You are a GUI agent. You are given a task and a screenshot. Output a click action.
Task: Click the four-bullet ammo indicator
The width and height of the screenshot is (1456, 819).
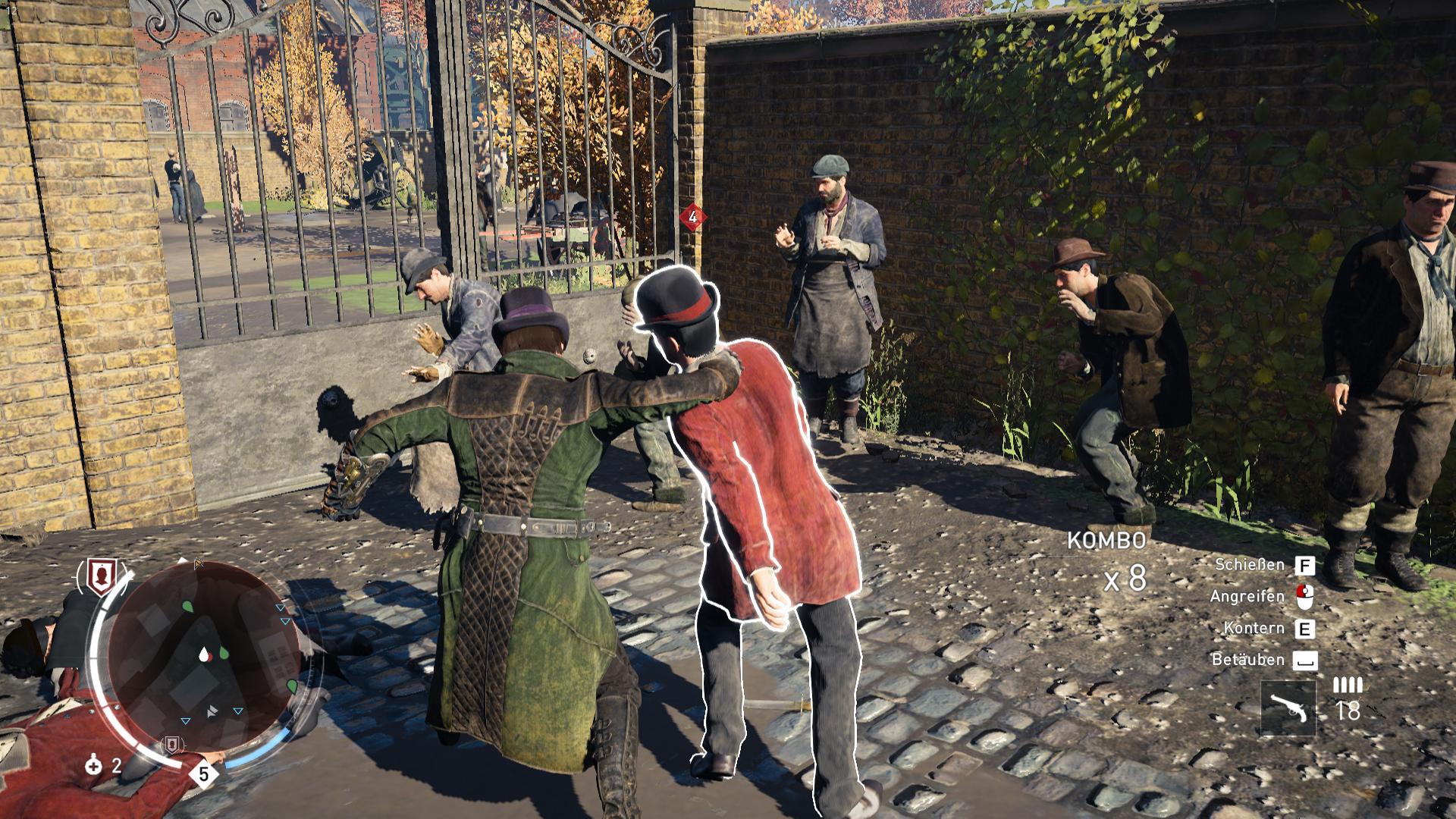click(1347, 686)
